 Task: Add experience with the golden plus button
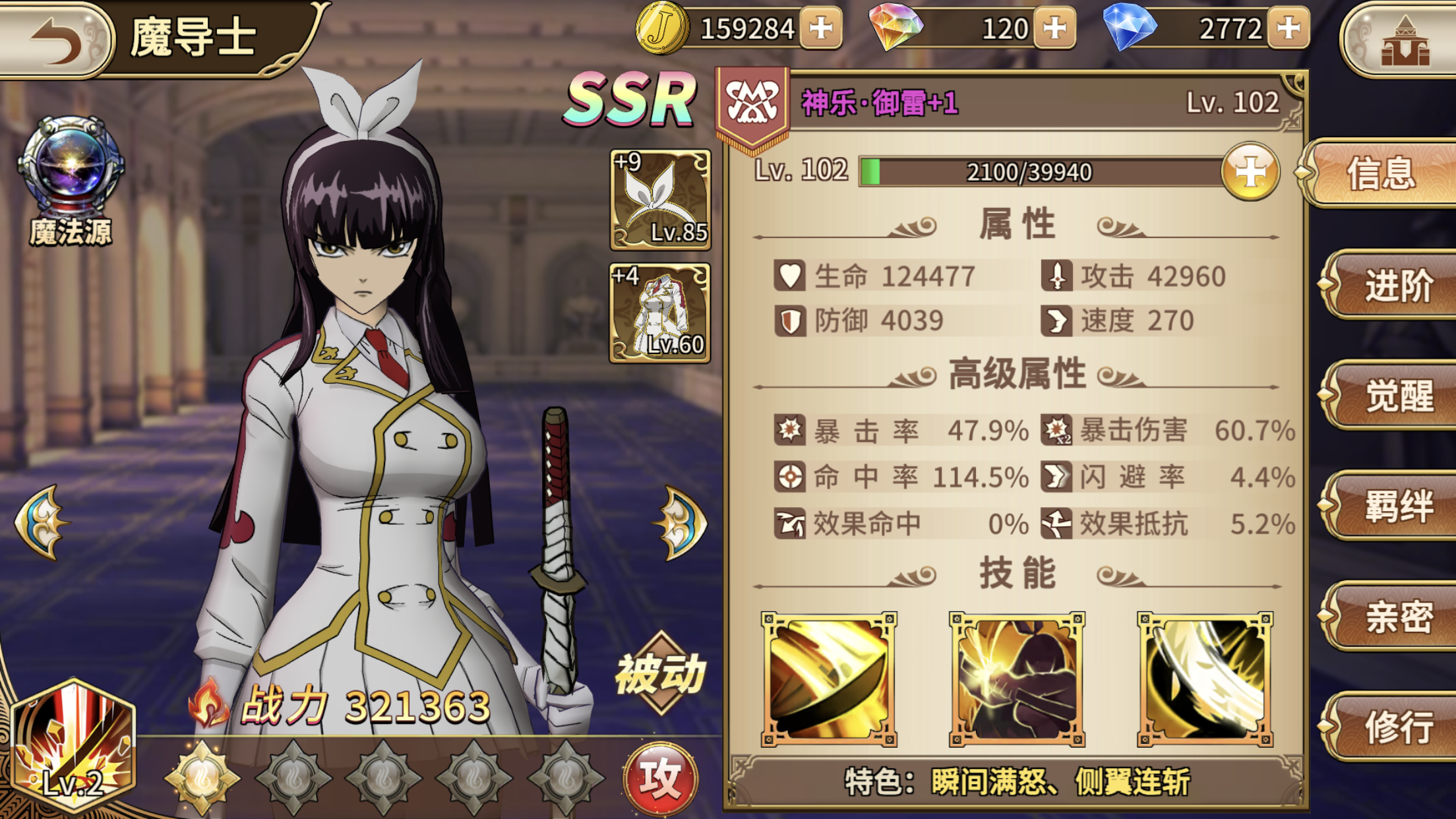pos(1250,171)
